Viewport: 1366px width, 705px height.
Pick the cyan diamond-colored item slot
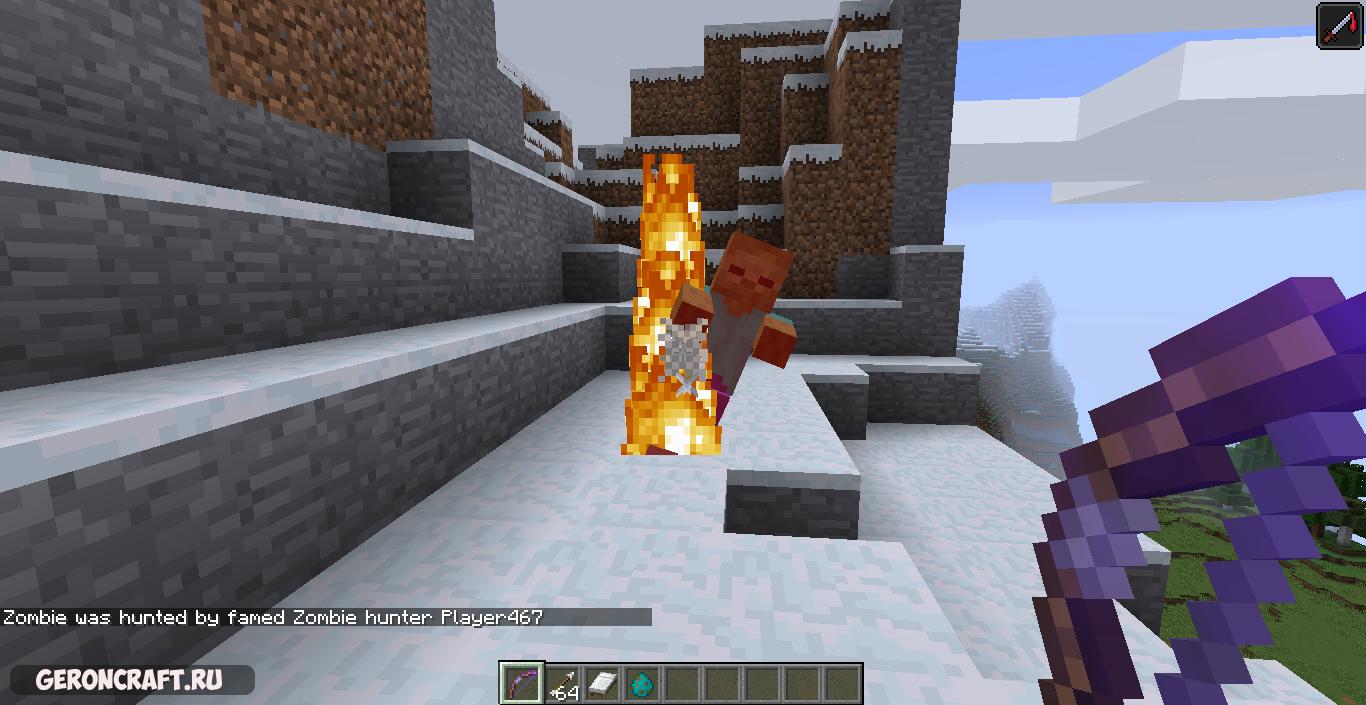point(642,685)
